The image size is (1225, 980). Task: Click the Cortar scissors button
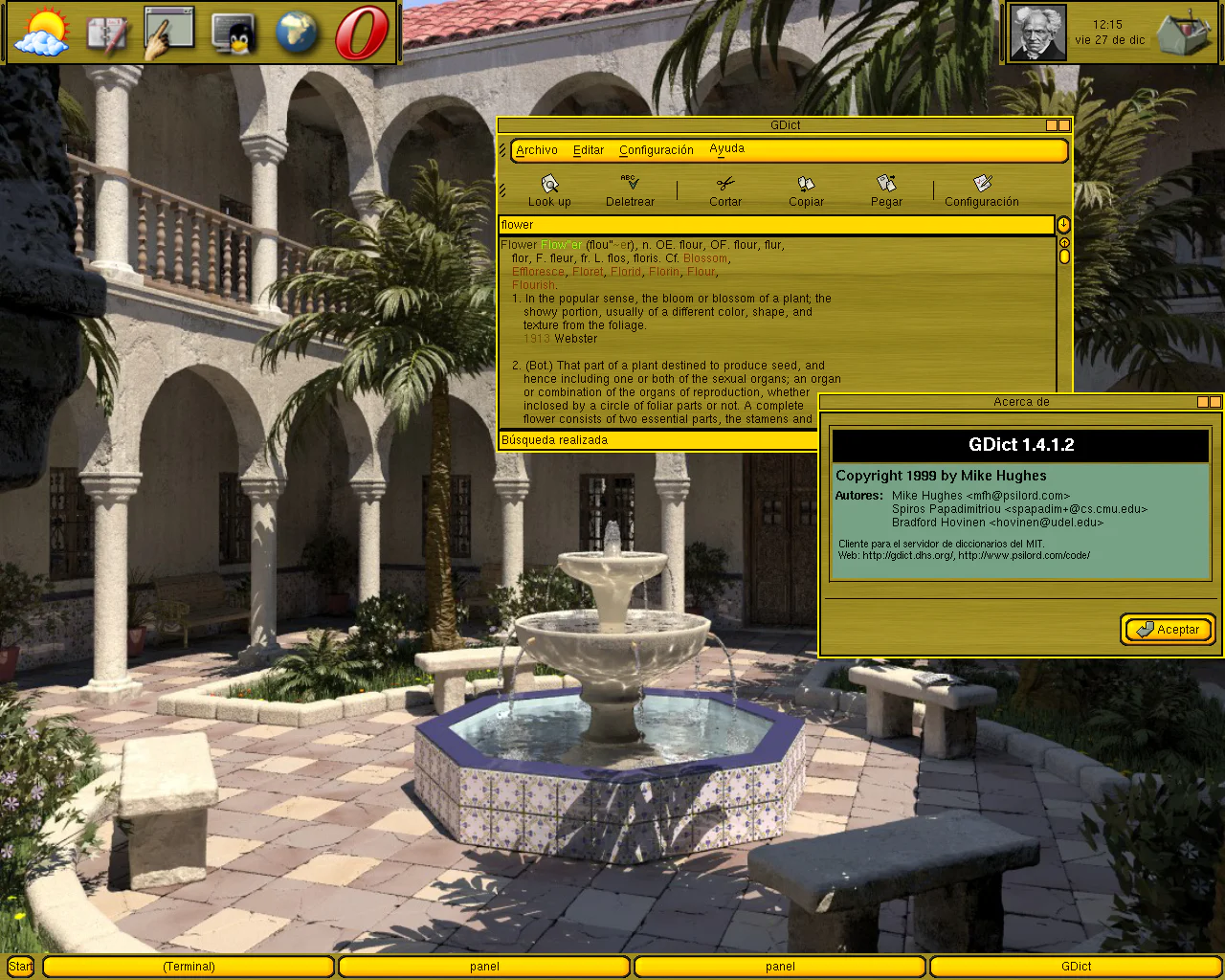(x=725, y=189)
